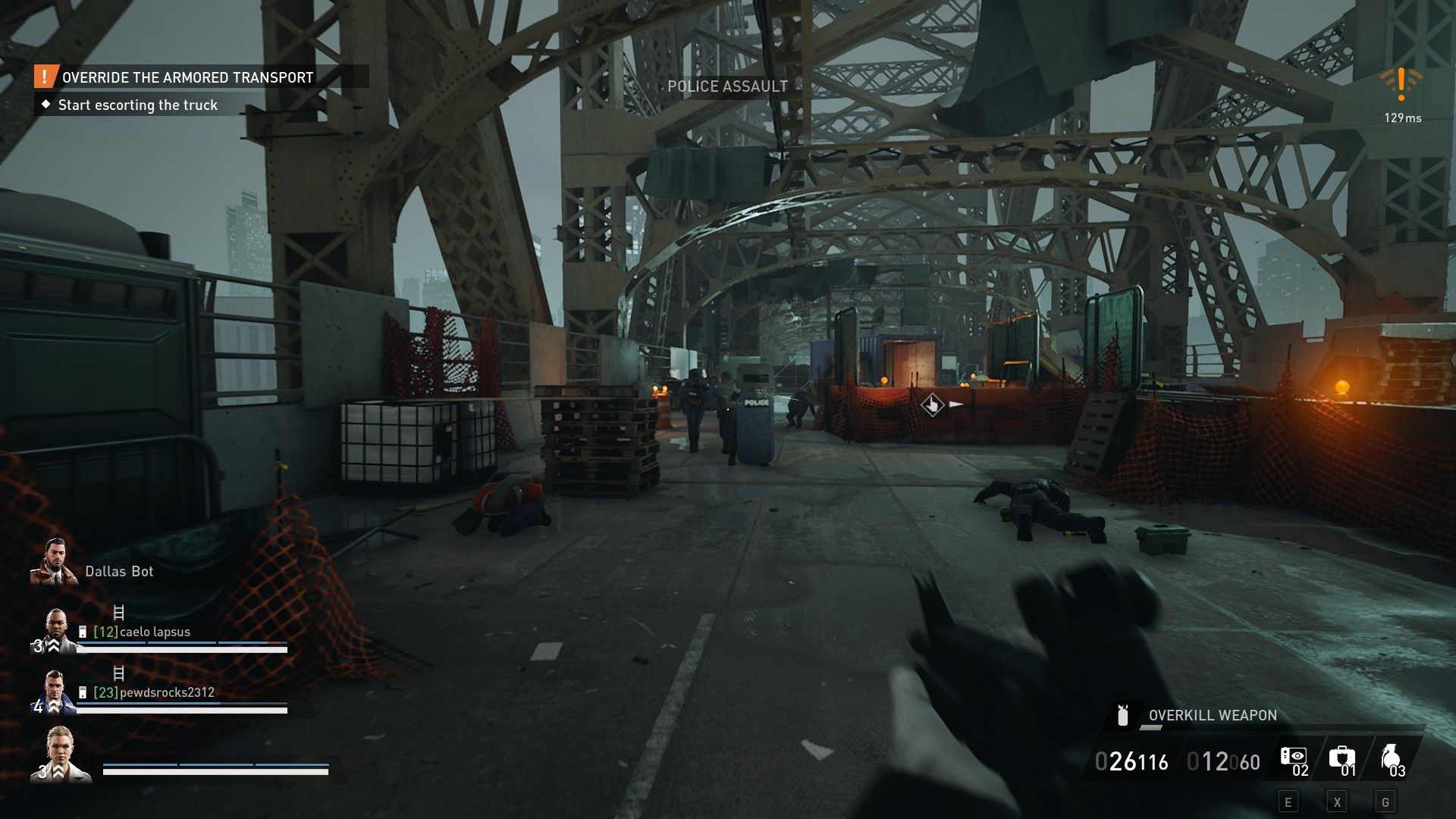The image size is (1456, 819).
Task: Select teammate caelo lapsus's portrait
Action: pyautogui.click(x=55, y=631)
